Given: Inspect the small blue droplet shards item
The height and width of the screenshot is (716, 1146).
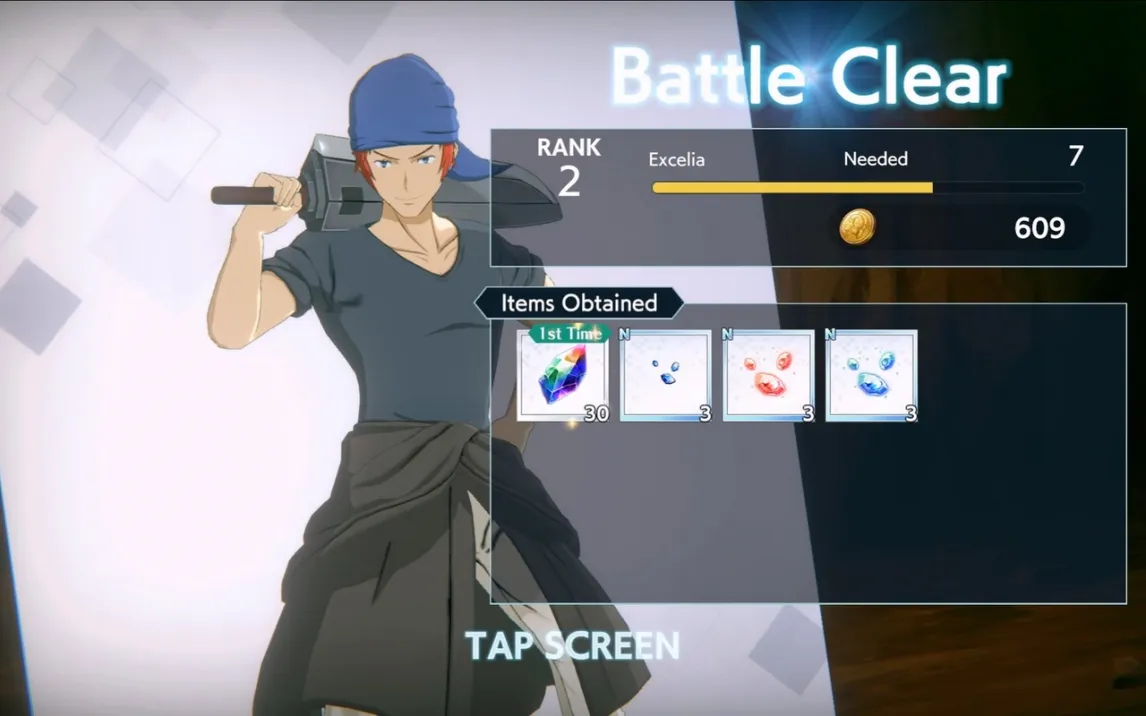Looking at the screenshot, I should 665,376.
